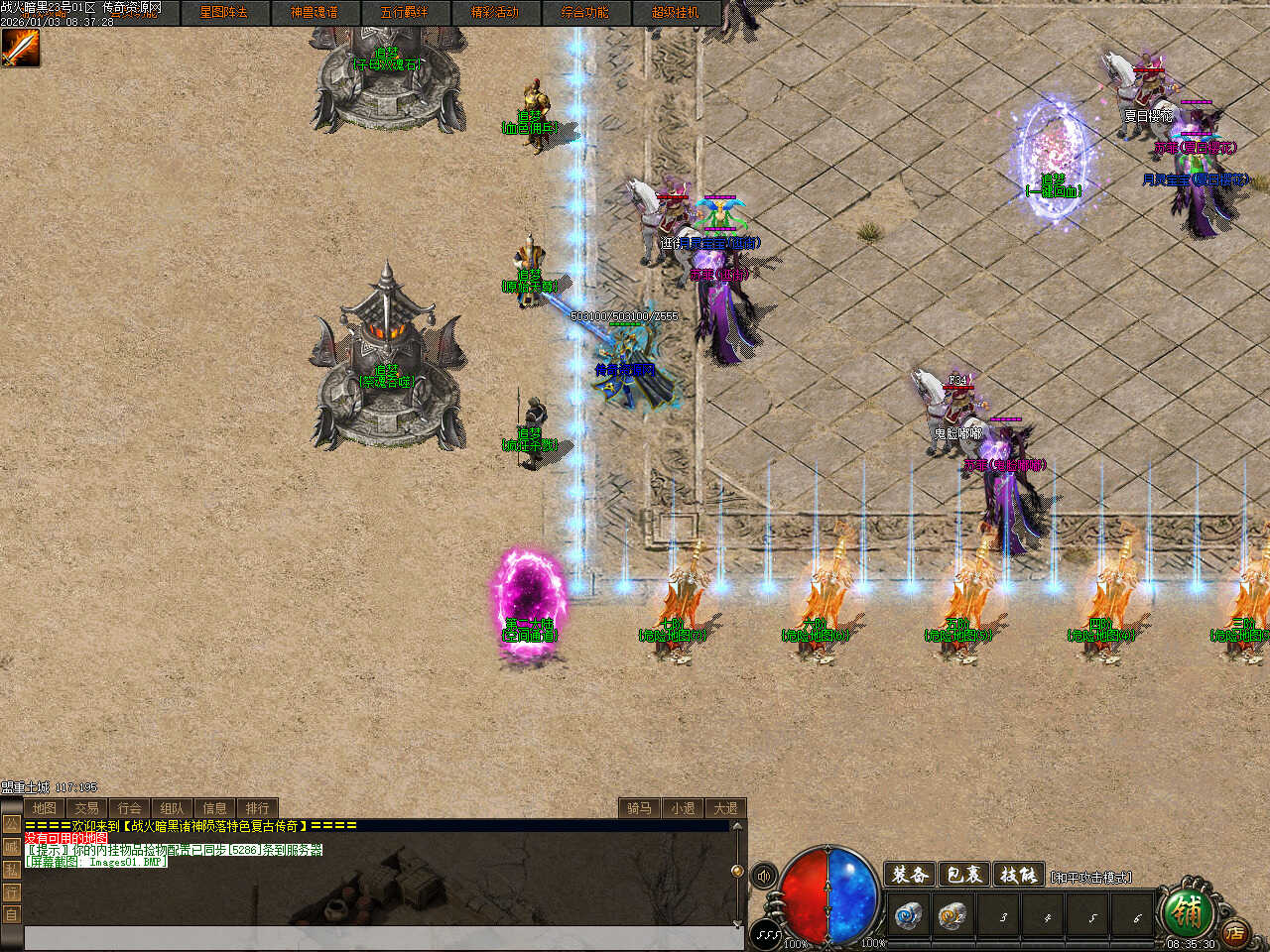1270x952 pixels.
Task: Open the 交易 trade tab
Action: pyautogui.click(x=86, y=808)
